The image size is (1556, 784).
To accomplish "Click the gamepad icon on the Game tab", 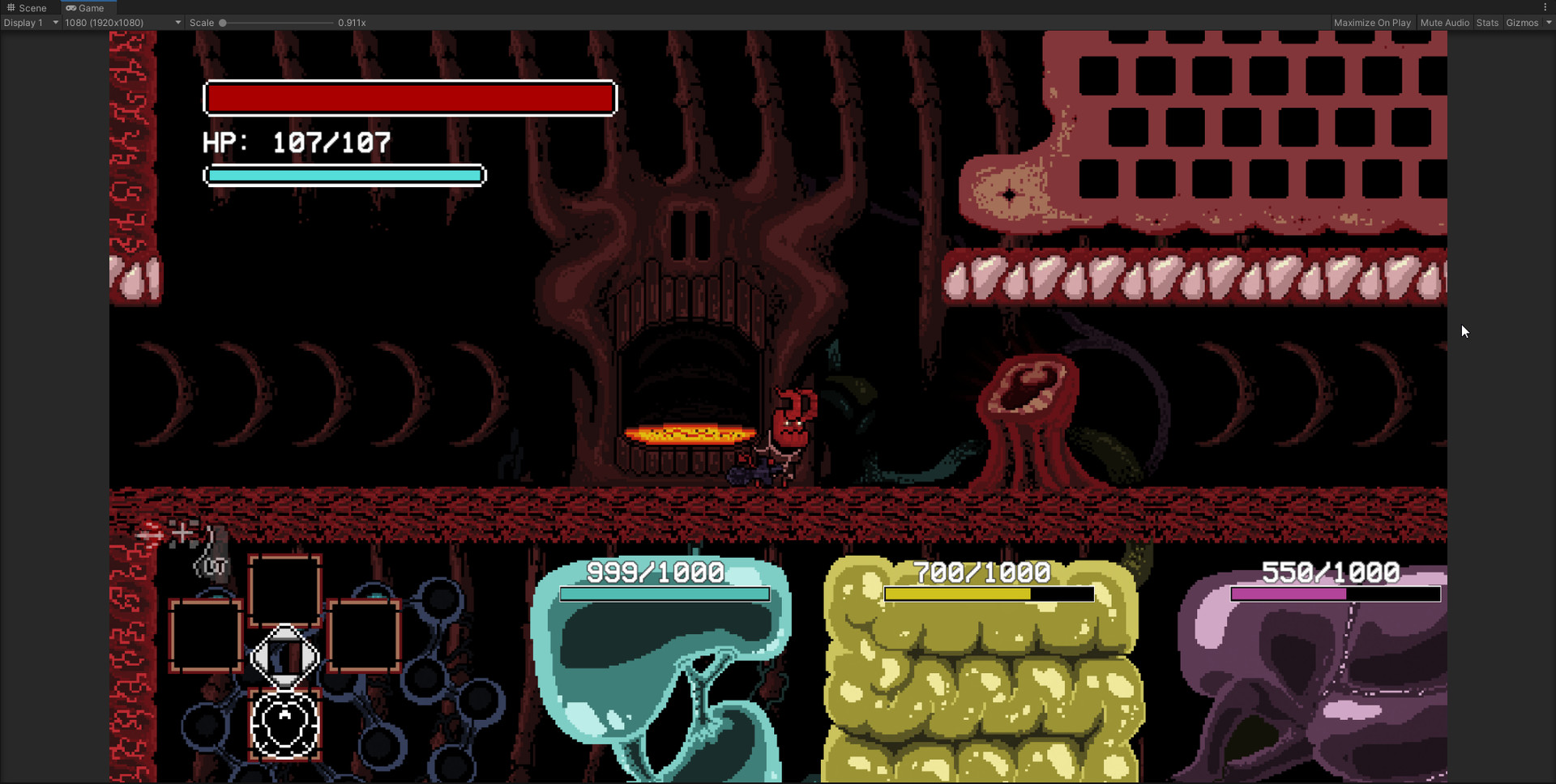I will pos(71,7).
